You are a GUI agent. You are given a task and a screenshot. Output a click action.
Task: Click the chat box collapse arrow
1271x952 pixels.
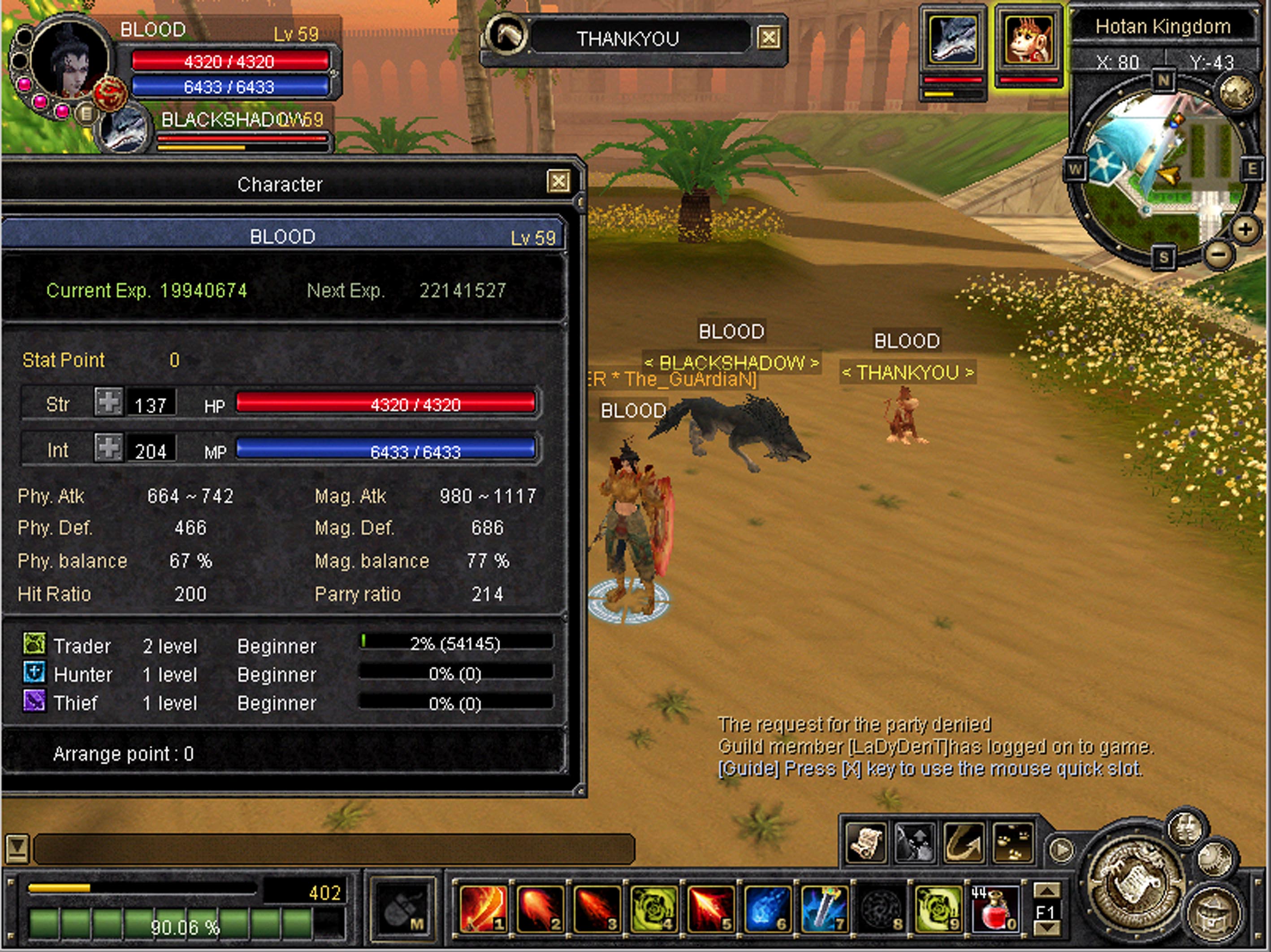(16, 847)
